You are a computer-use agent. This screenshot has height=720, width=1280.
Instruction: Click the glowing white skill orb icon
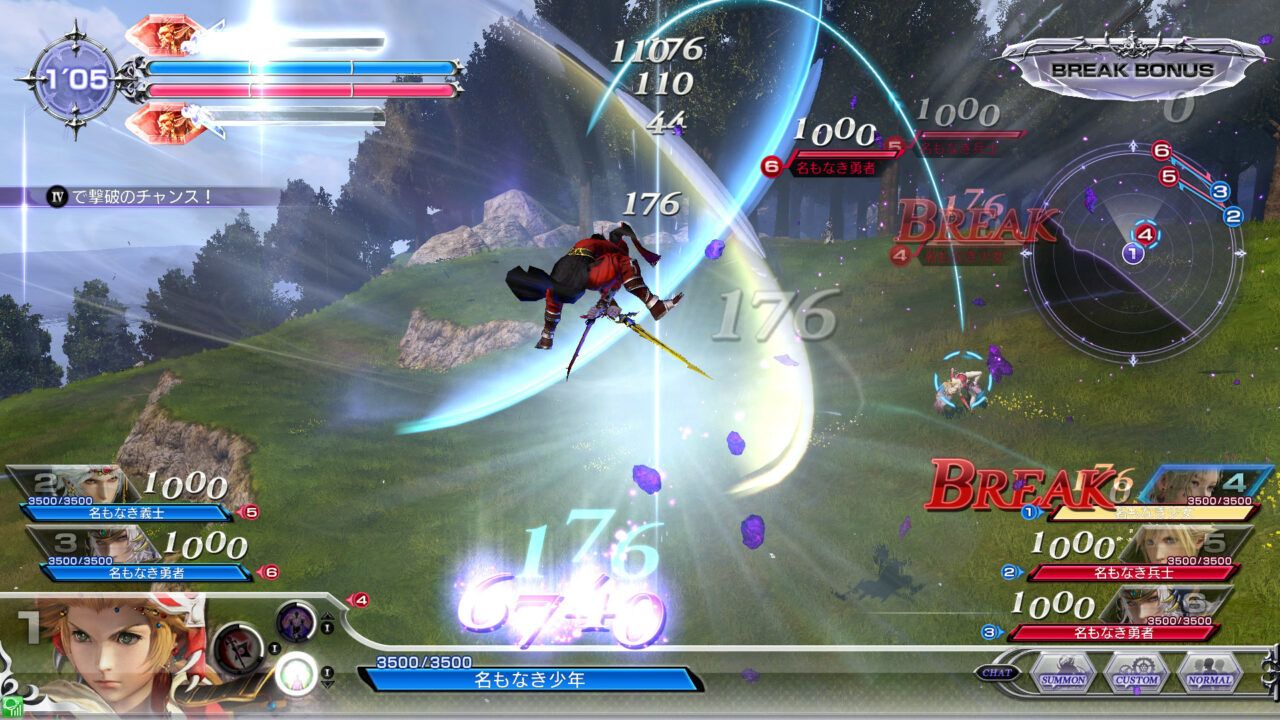[x=294, y=674]
